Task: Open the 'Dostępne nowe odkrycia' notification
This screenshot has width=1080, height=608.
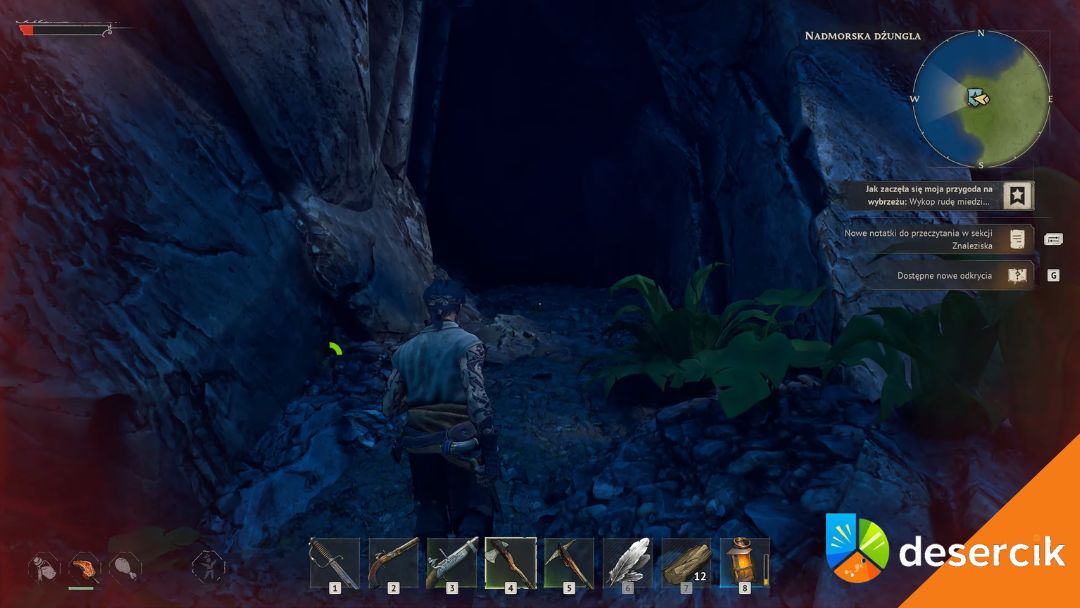Action: point(945,275)
